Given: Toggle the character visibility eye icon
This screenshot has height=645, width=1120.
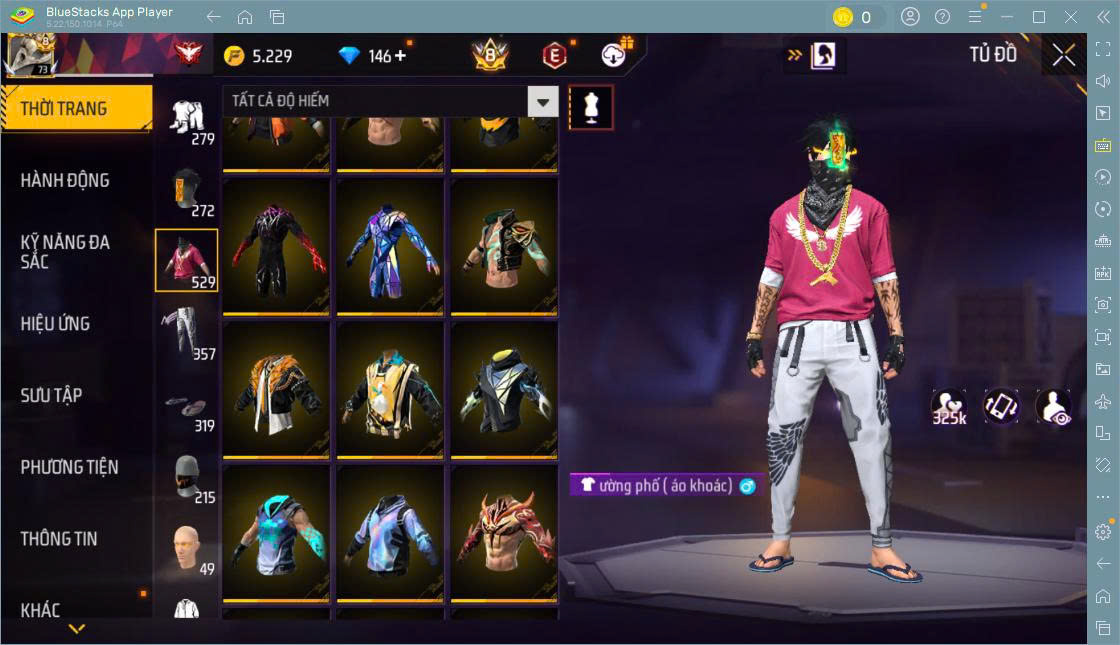Looking at the screenshot, I should tap(1053, 407).
